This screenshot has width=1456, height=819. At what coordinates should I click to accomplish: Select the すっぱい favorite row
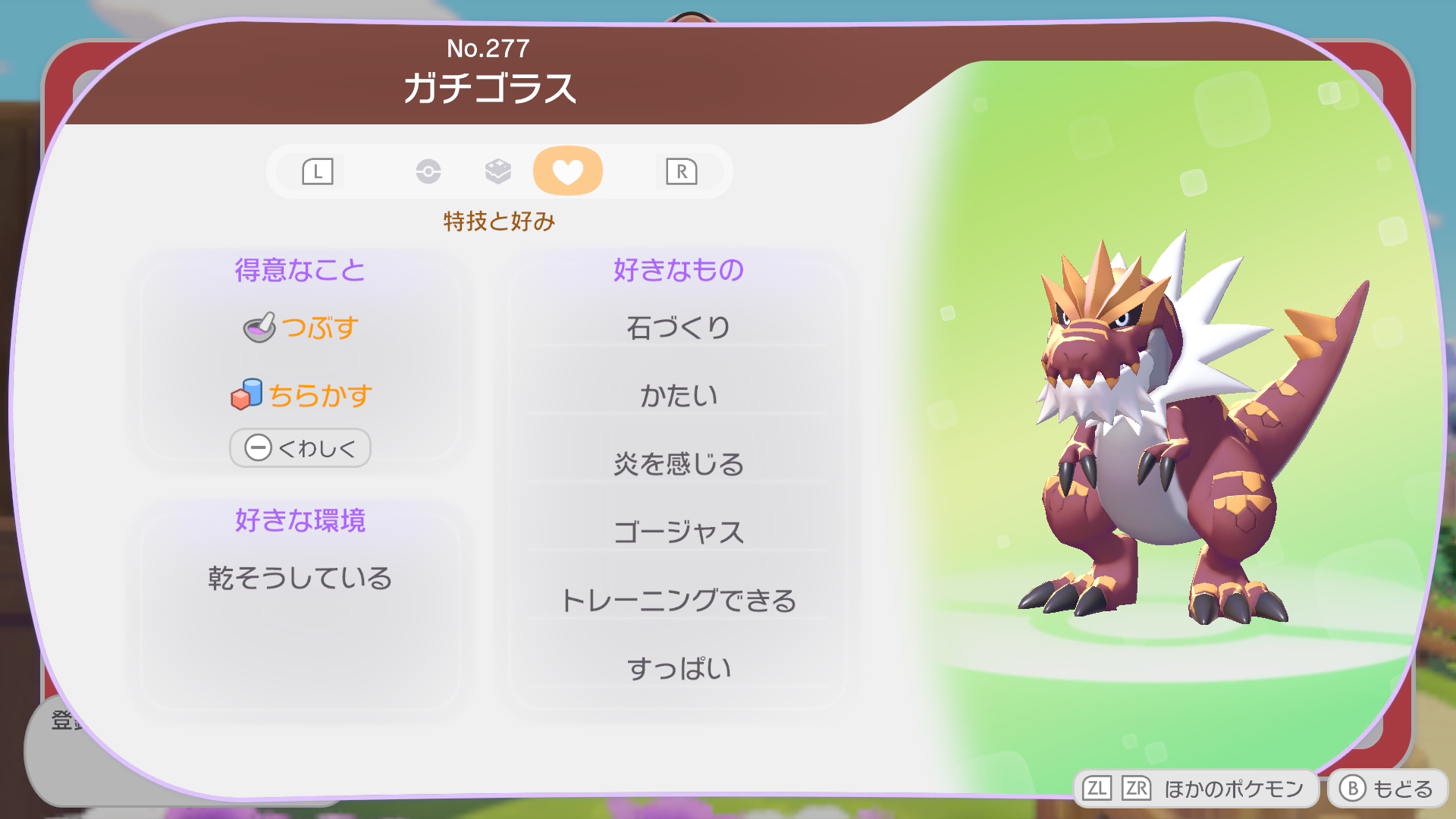coord(679,668)
